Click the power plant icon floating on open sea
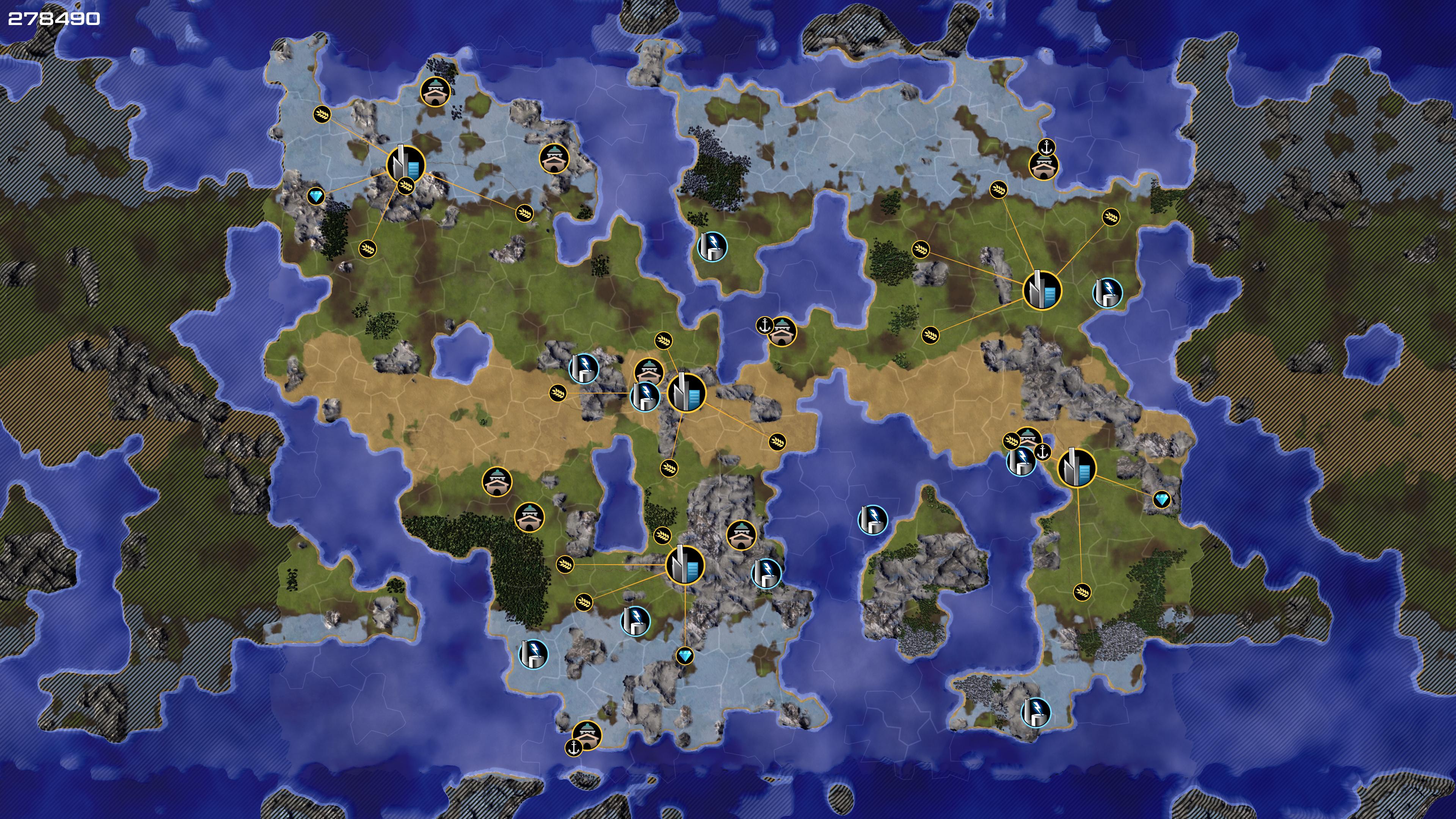This screenshot has width=1456, height=819. (872, 519)
